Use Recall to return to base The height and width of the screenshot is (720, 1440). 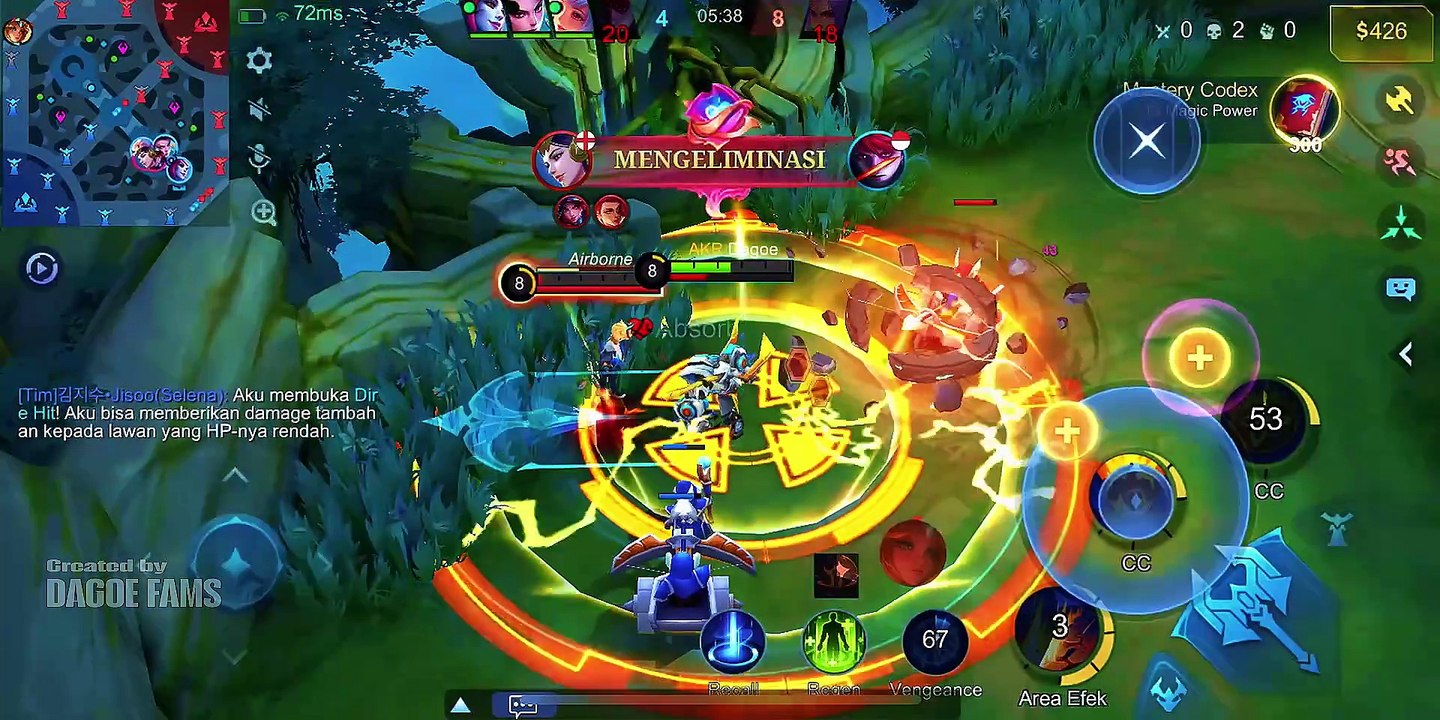[x=733, y=642]
